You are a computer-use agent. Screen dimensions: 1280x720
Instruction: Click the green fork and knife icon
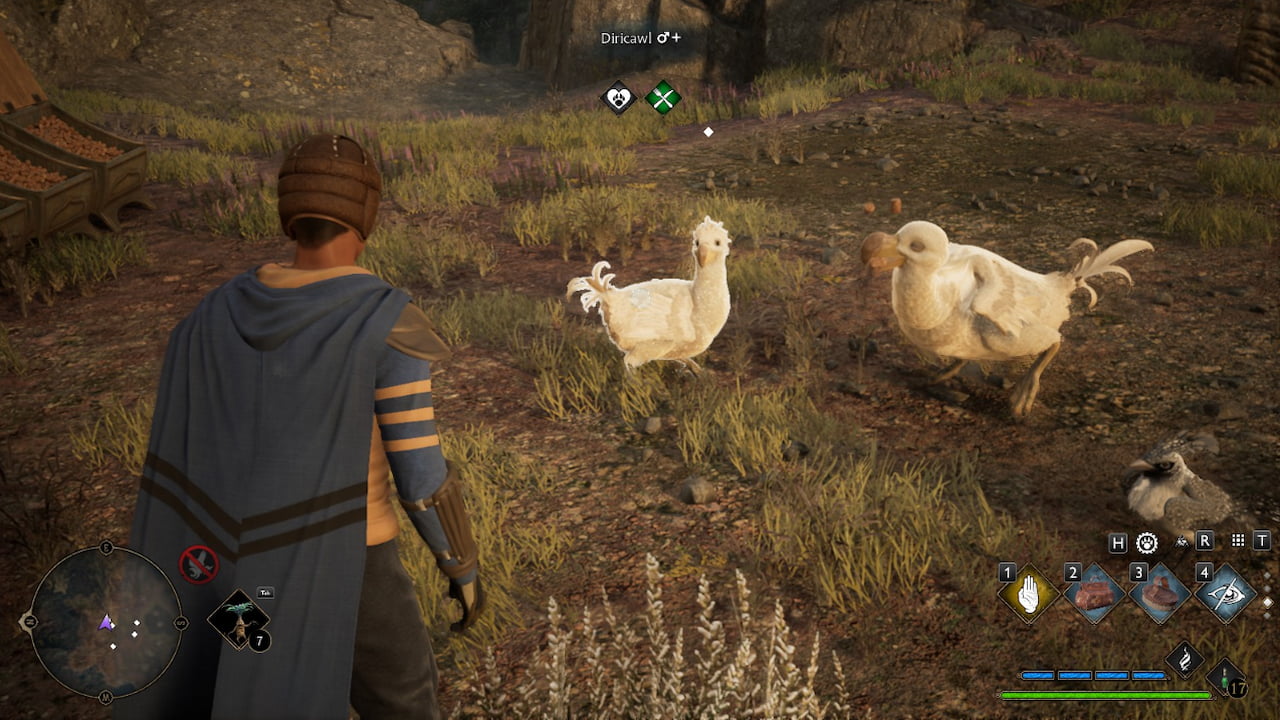pos(662,97)
